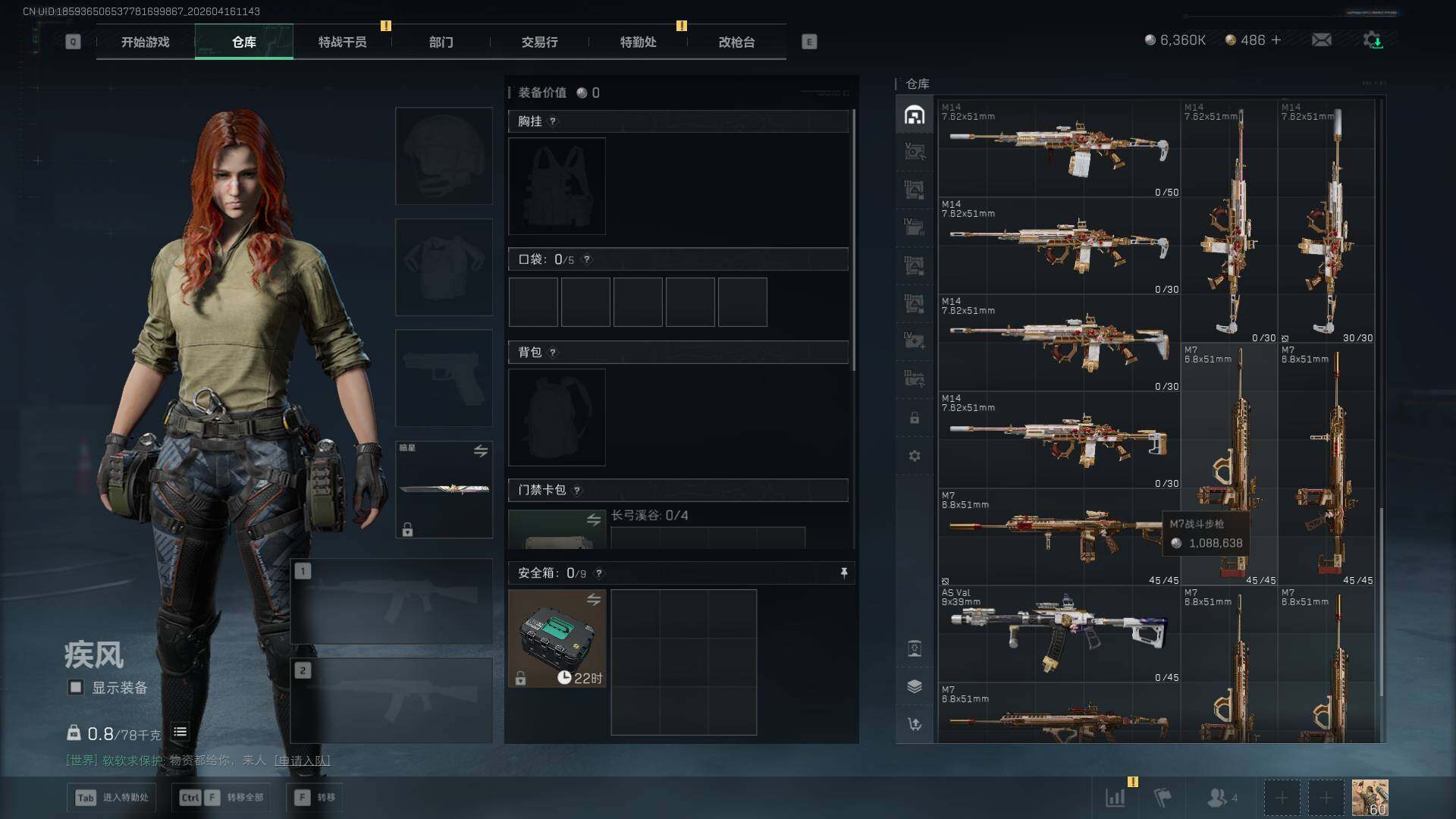Open the player avatar thumbnail
The width and height of the screenshot is (1456, 819).
pos(1370,798)
